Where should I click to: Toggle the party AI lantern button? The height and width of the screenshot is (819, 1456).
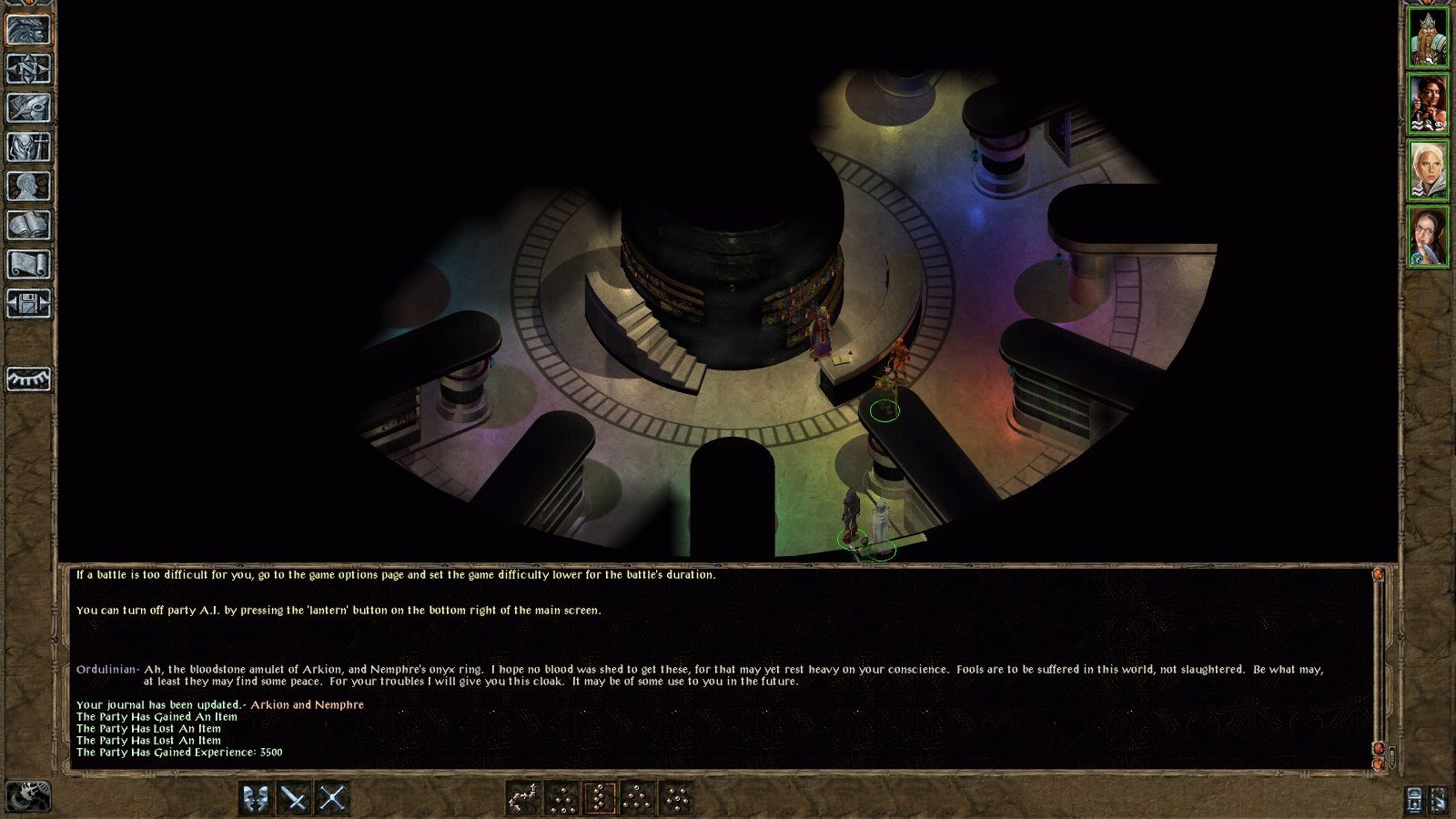[1413, 801]
